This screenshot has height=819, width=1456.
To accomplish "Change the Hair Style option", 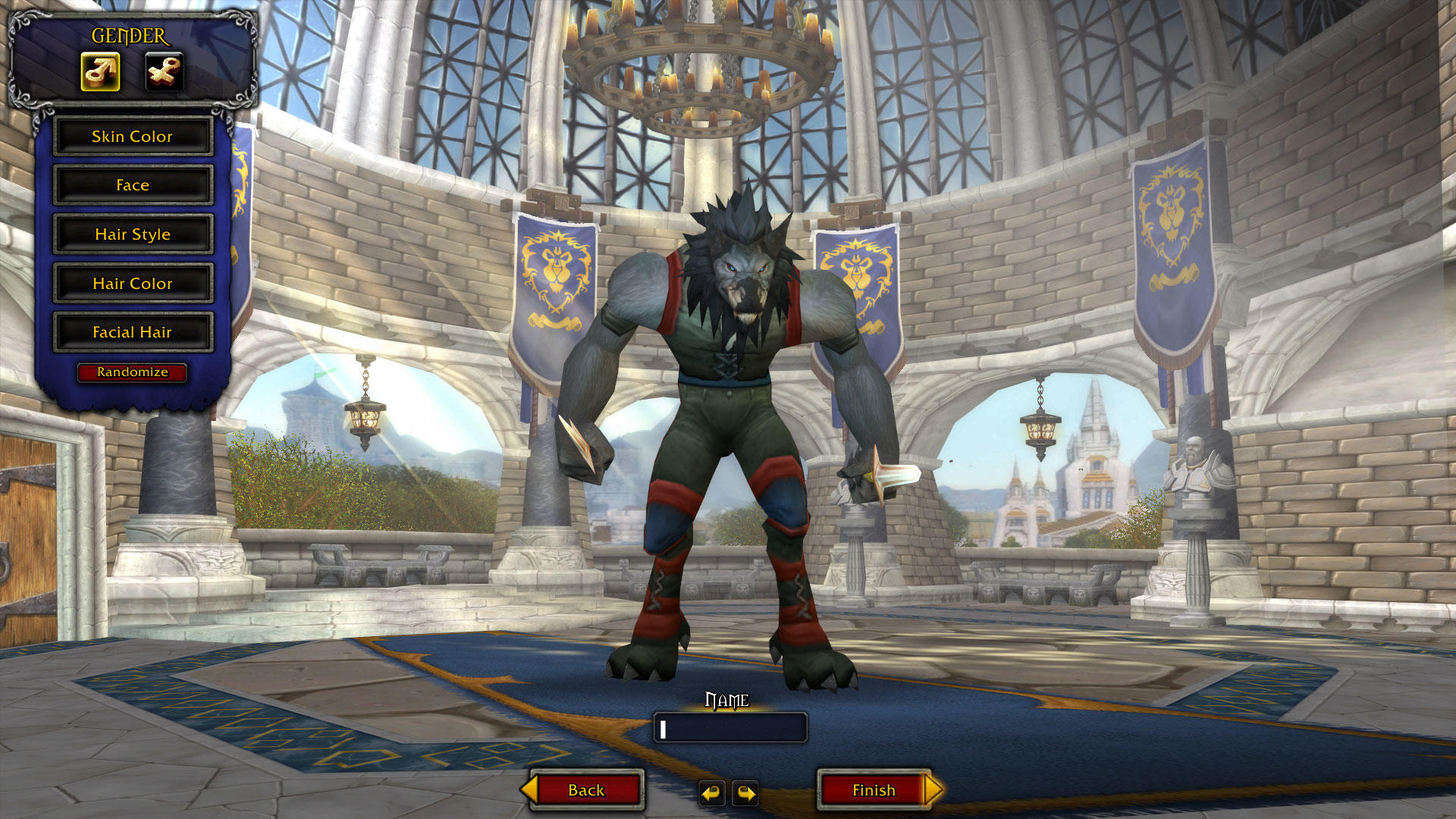I will pyautogui.click(x=133, y=234).
